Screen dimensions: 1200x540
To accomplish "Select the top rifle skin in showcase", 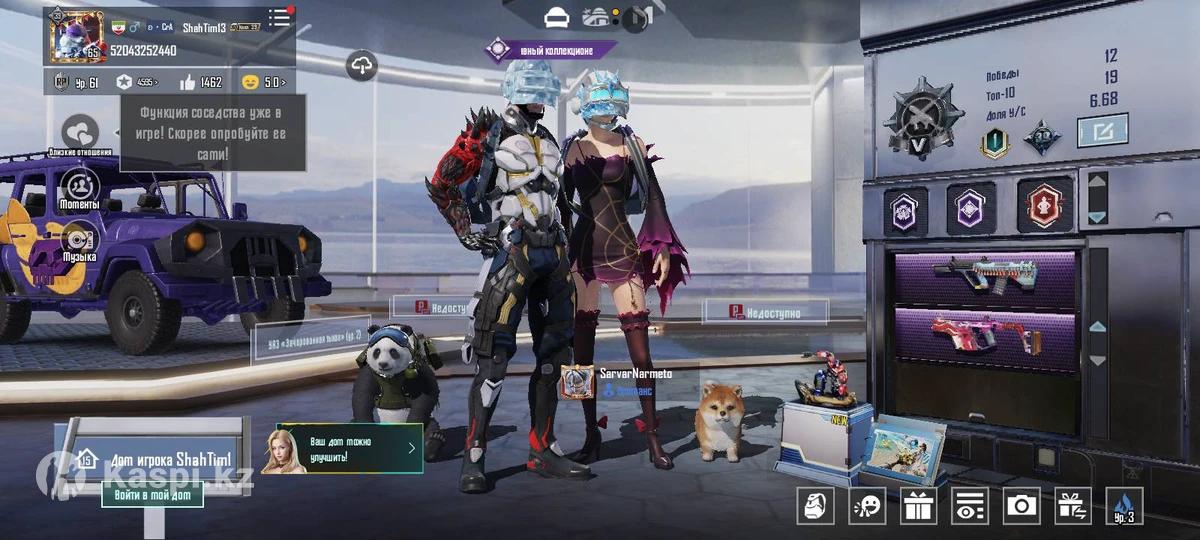I will click(985, 277).
